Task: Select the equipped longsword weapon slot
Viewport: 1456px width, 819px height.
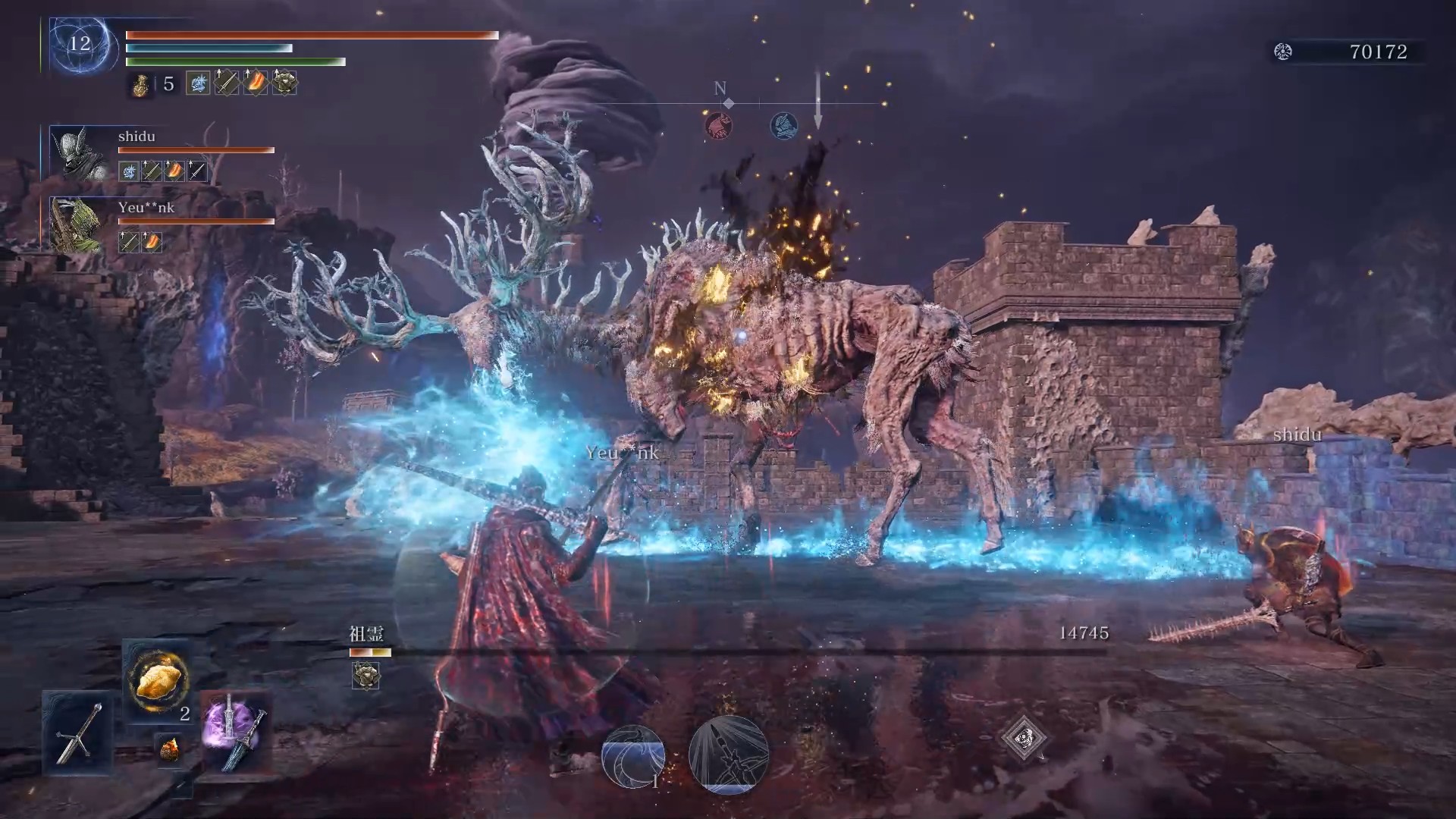Action: coord(78,733)
